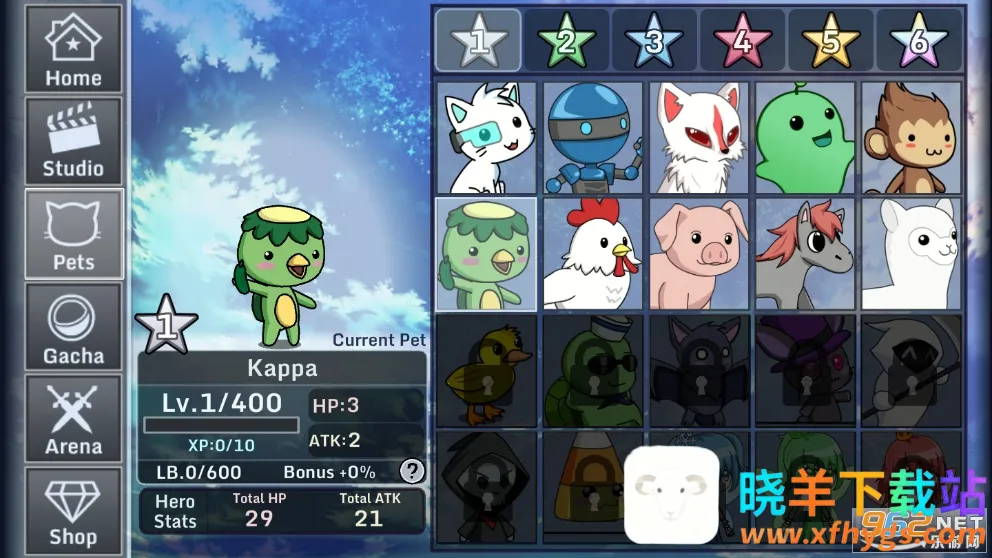Screen dimensions: 992x558
Task: Open the Studio menu
Action: pos(73,141)
